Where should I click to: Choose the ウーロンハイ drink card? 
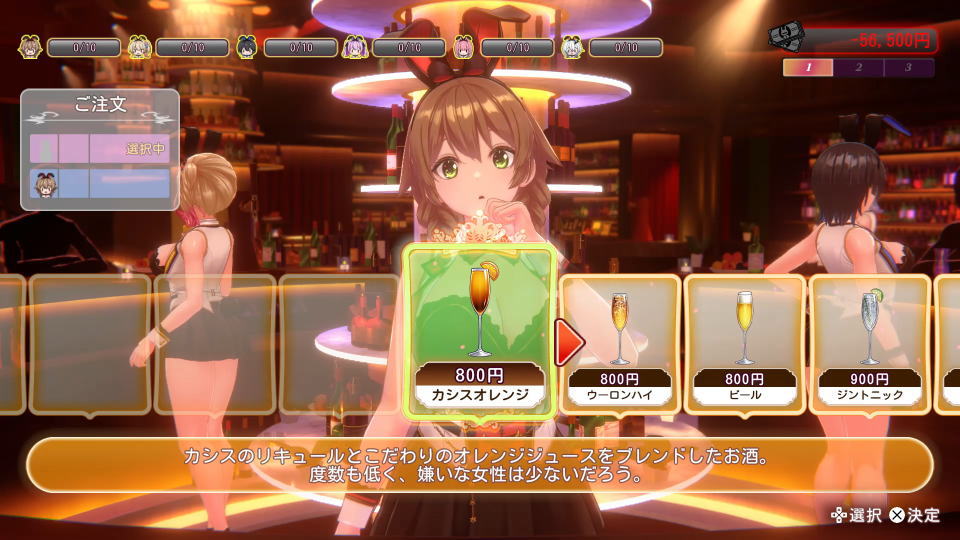pos(619,340)
